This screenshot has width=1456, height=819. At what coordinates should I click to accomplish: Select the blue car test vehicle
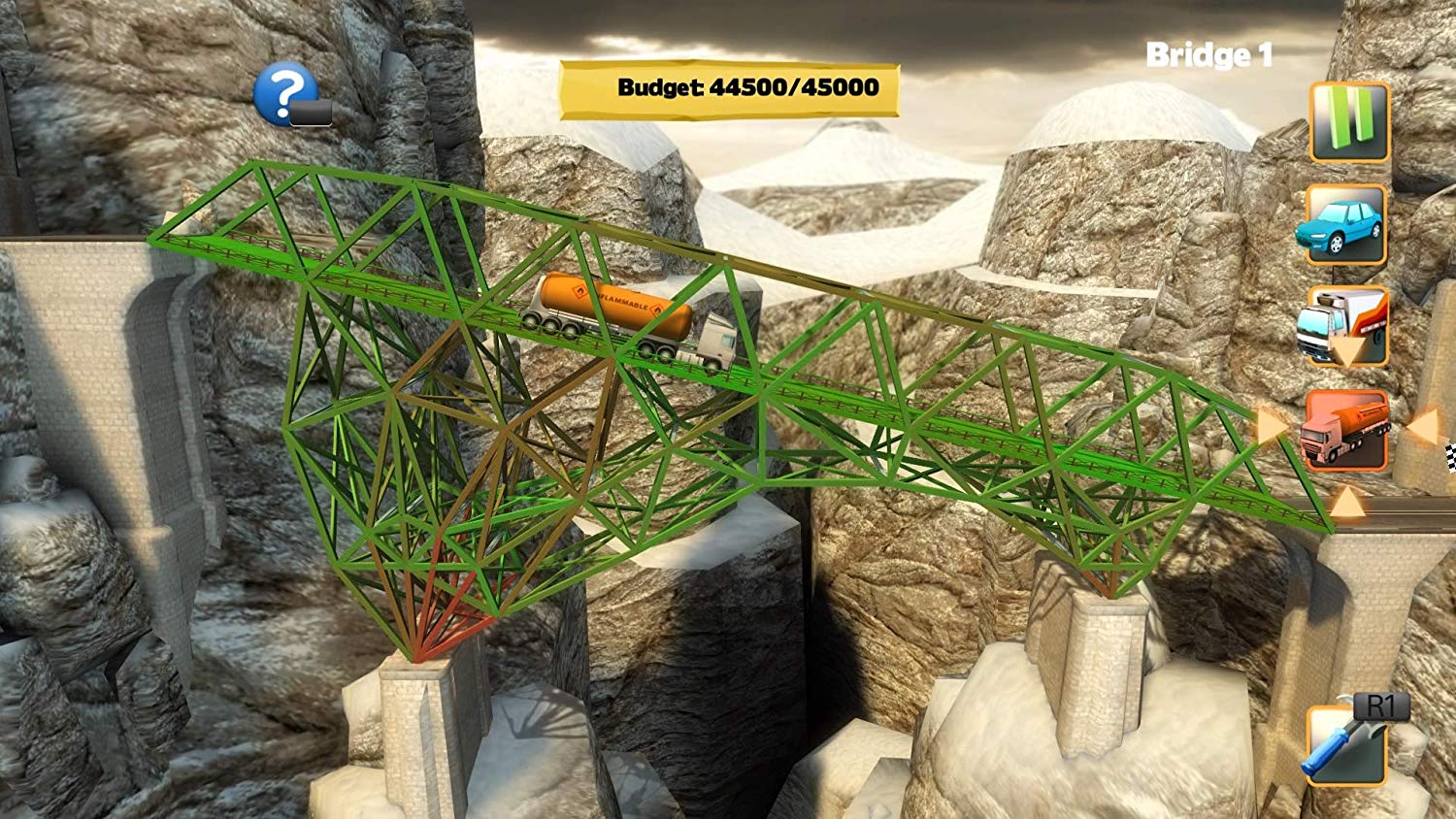pos(1344,225)
